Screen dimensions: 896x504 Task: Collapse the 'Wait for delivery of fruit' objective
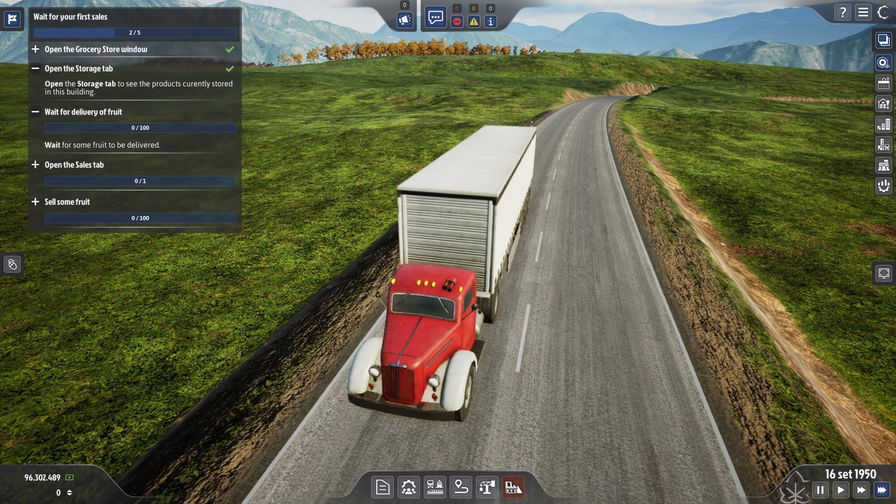[x=36, y=112]
